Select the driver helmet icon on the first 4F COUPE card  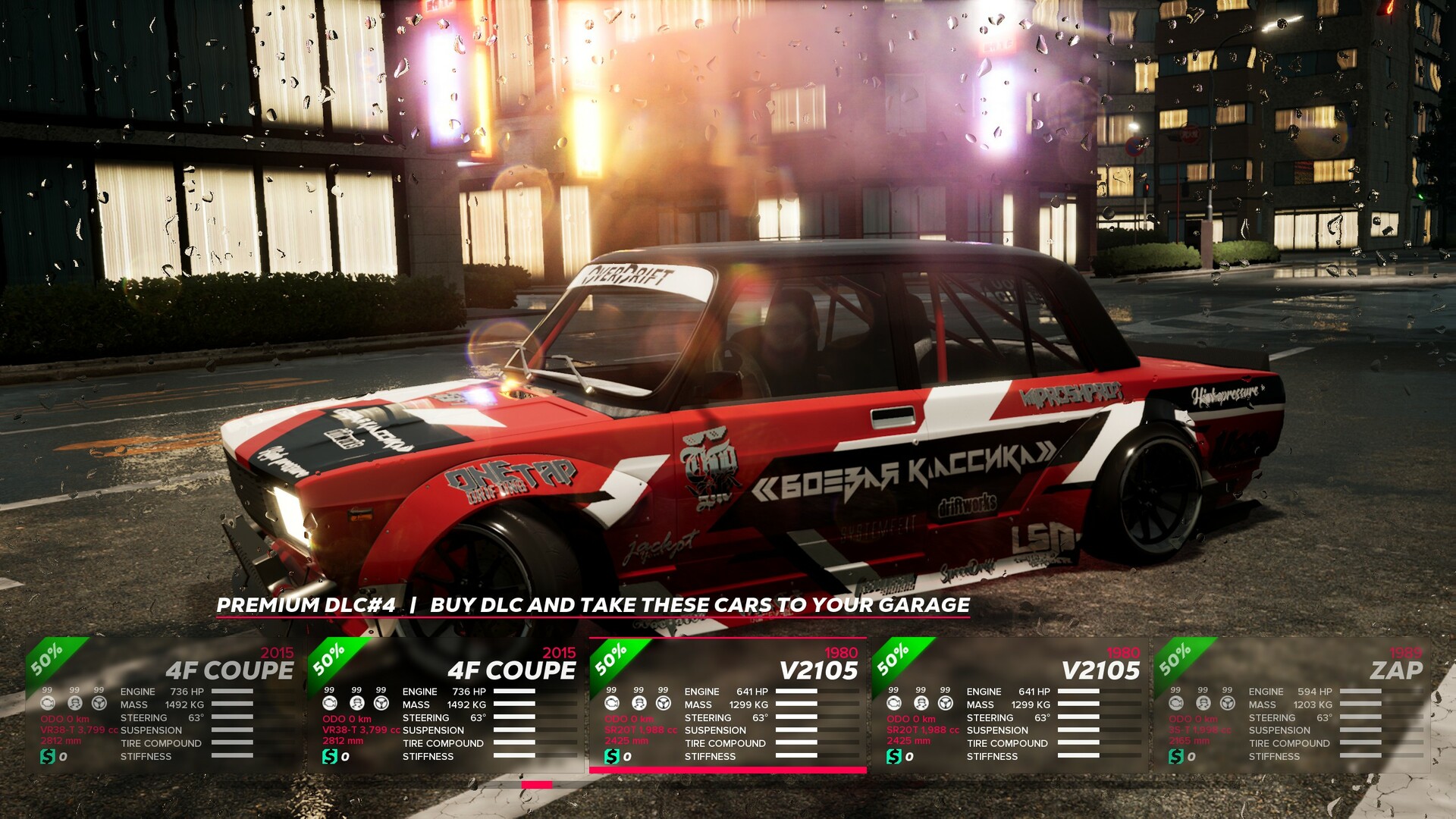point(75,704)
